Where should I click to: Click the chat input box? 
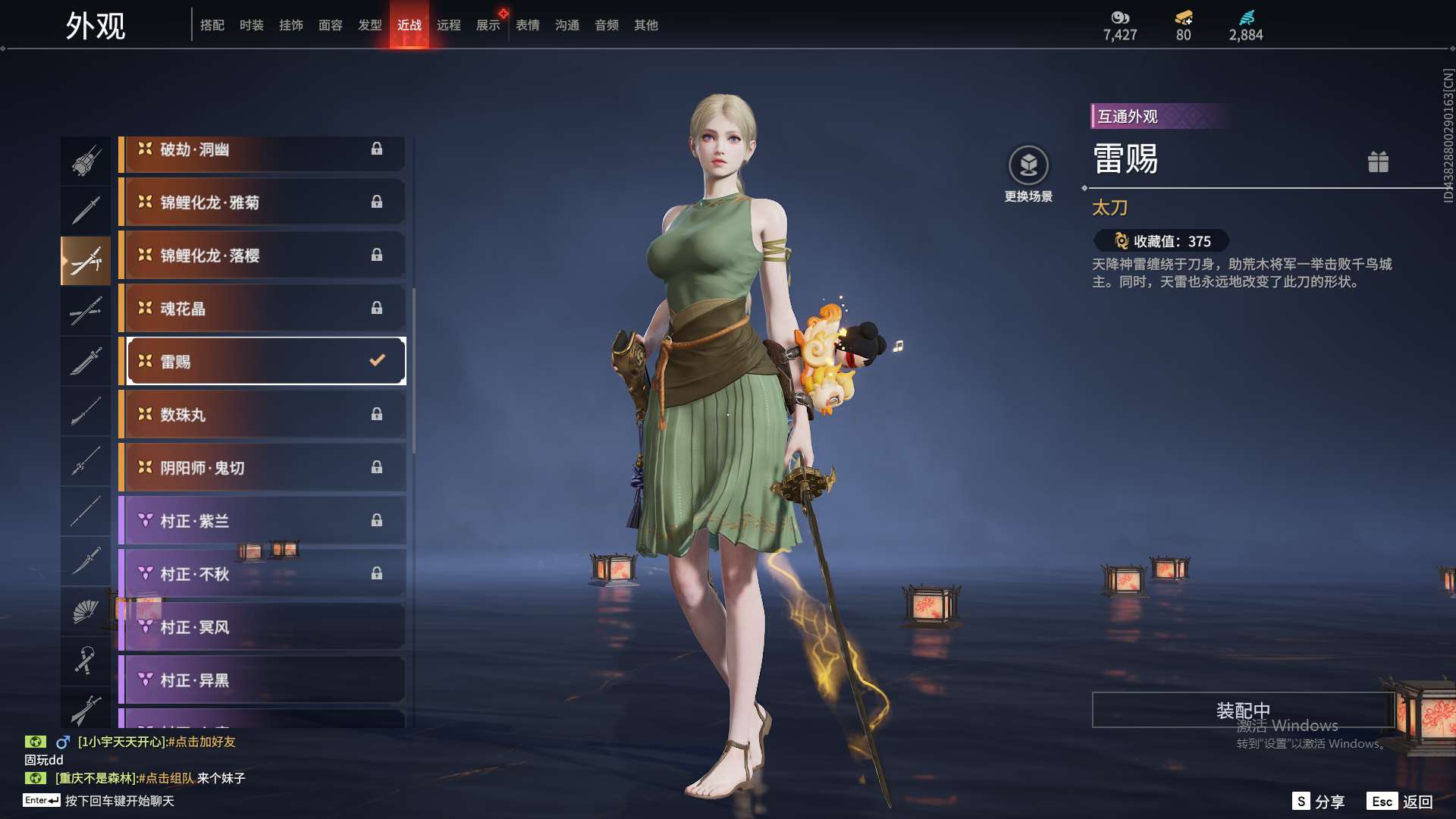coord(119,801)
